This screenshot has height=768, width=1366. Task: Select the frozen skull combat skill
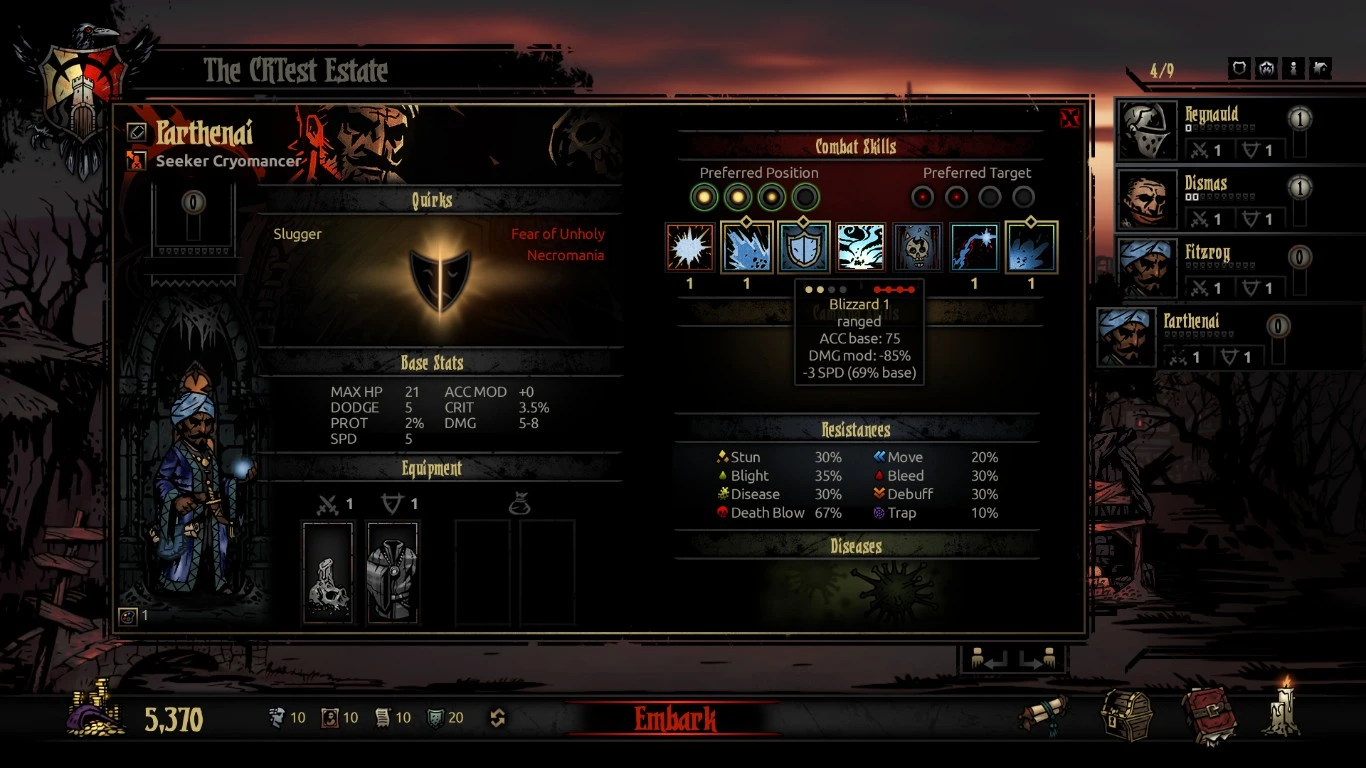pyautogui.click(x=918, y=248)
